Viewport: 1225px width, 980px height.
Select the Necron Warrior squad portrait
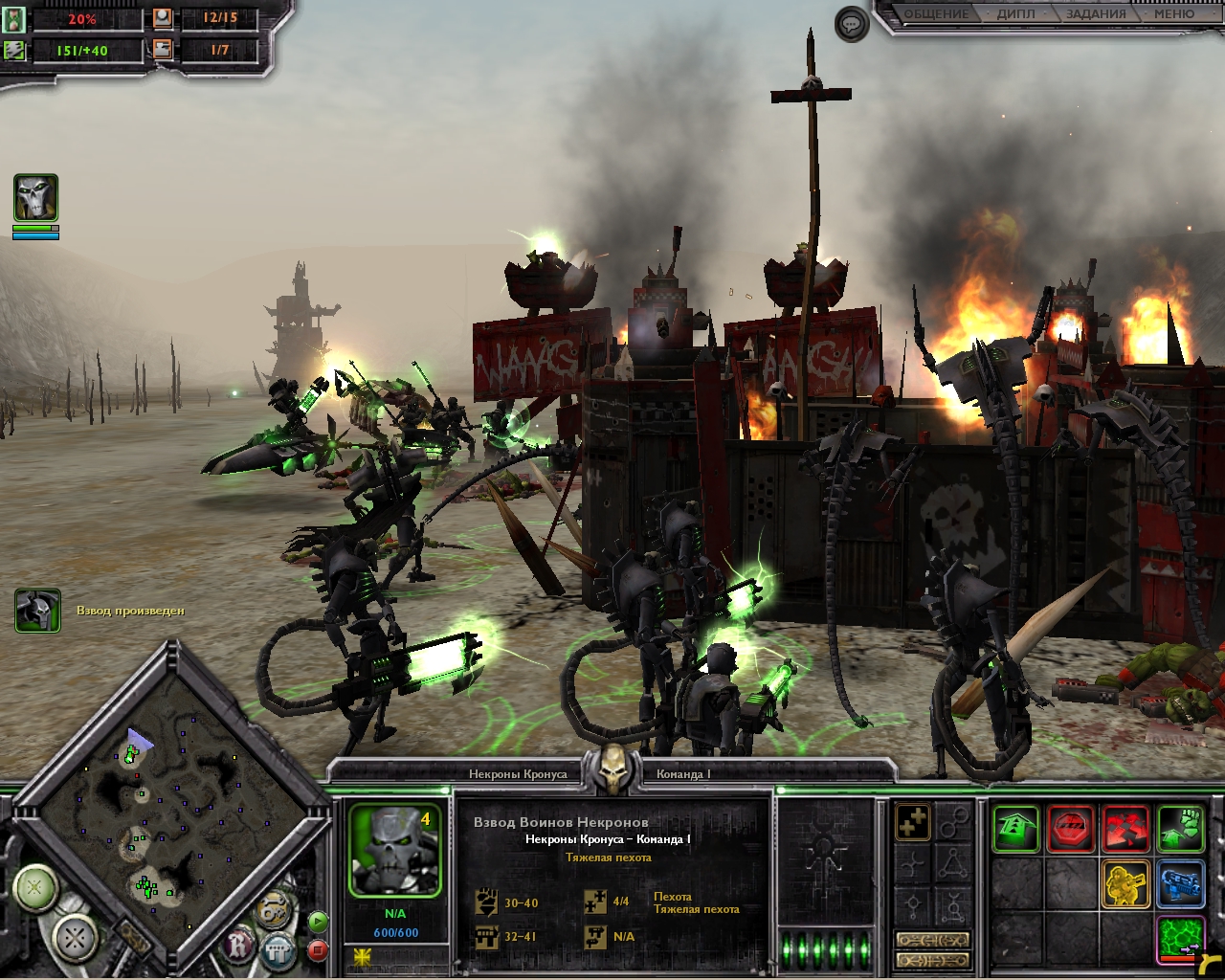[394, 850]
